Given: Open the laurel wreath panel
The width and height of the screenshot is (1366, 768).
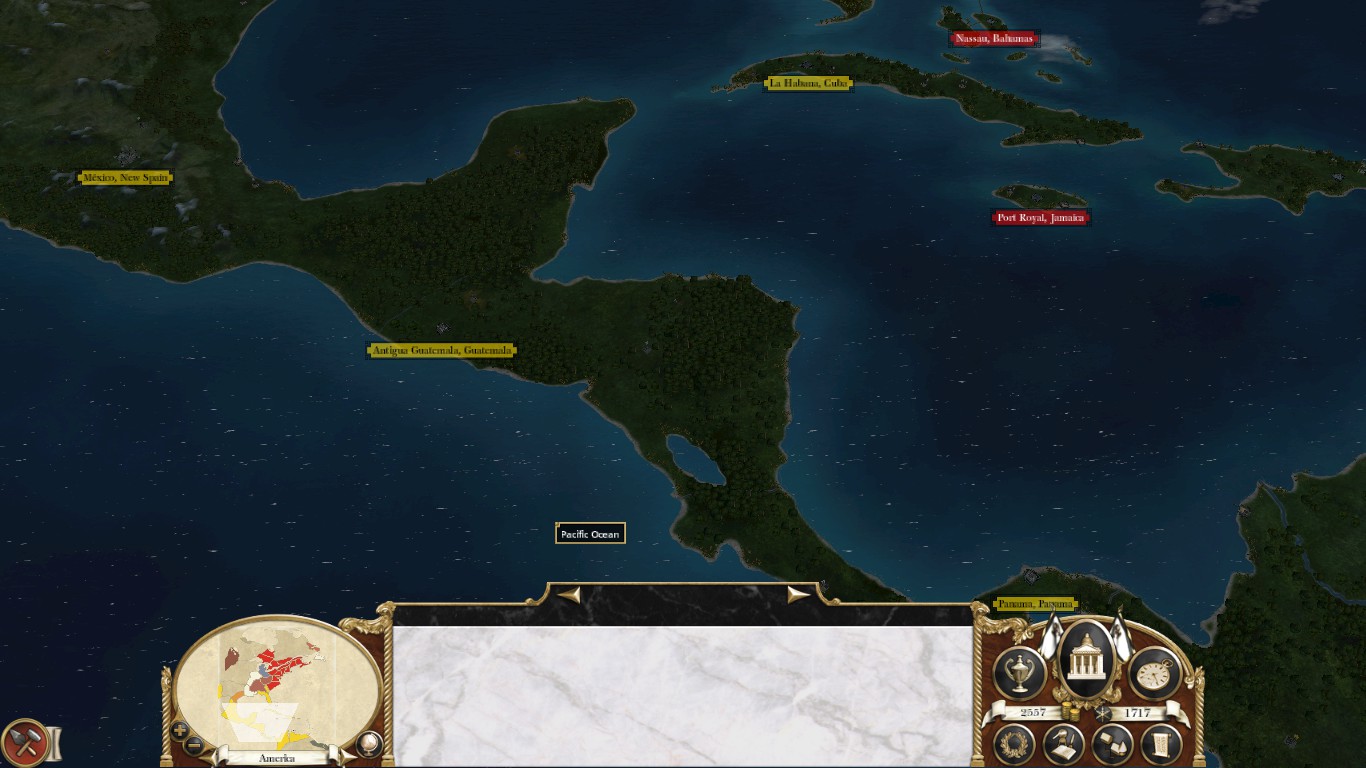Looking at the screenshot, I should coord(1014,744).
